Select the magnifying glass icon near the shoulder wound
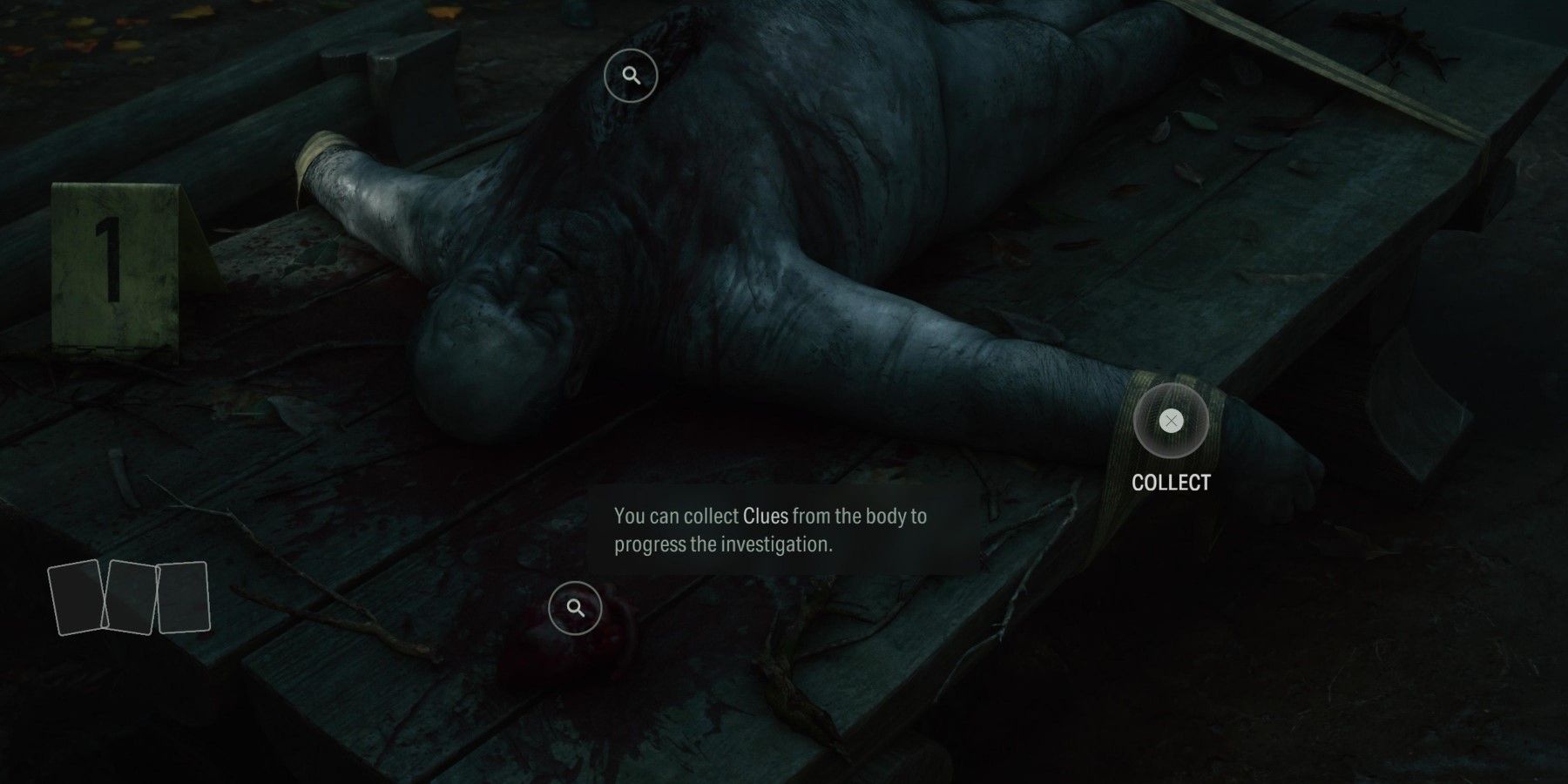 (629, 75)
